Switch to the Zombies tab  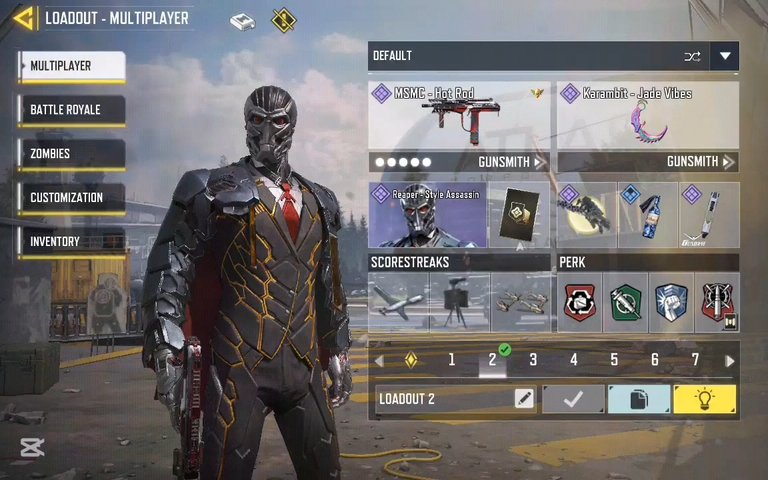70,154
